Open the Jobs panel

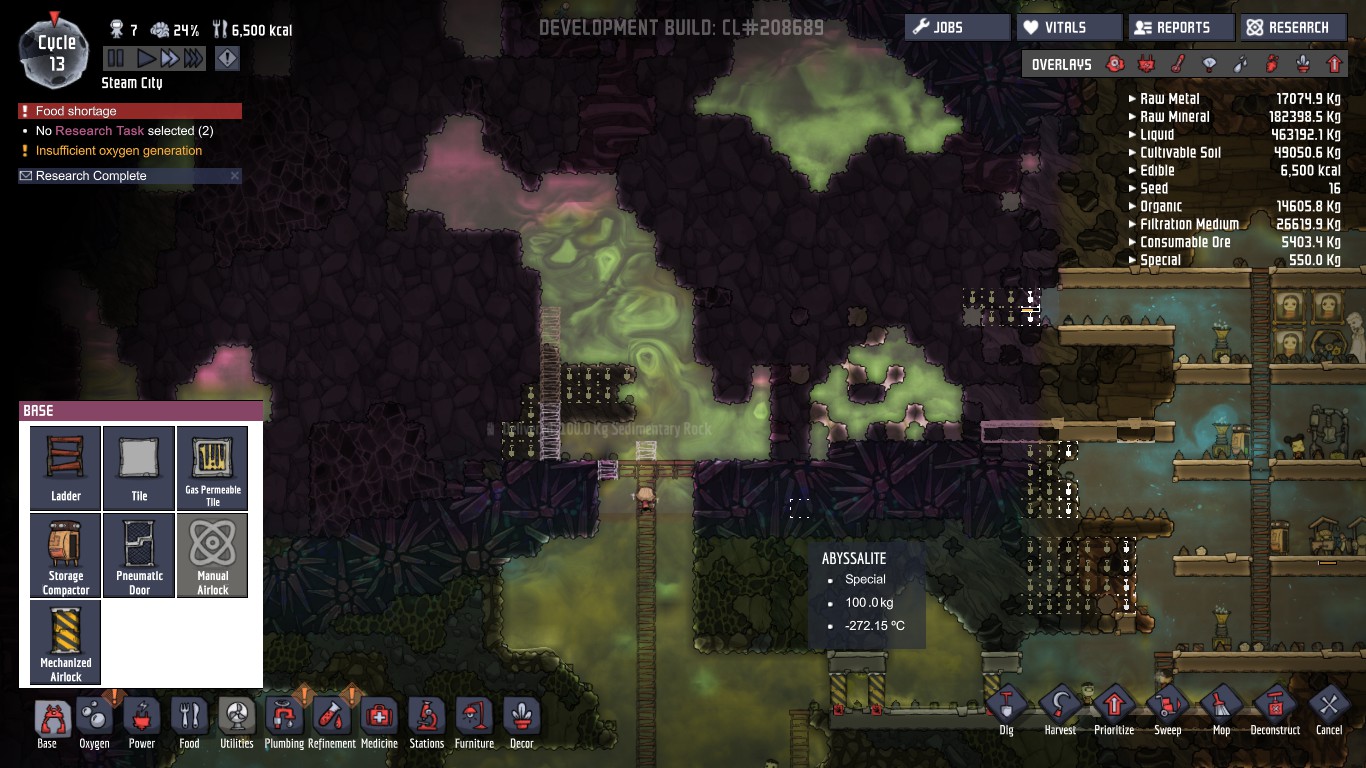point(957,28)
